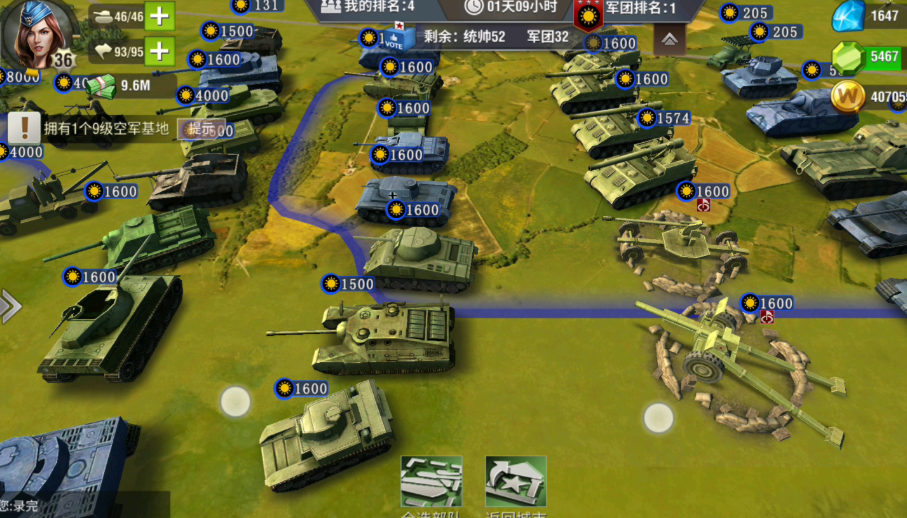This screenshot has height=518, width=907.
Task: Select all troops button
Action: [431, 484]
